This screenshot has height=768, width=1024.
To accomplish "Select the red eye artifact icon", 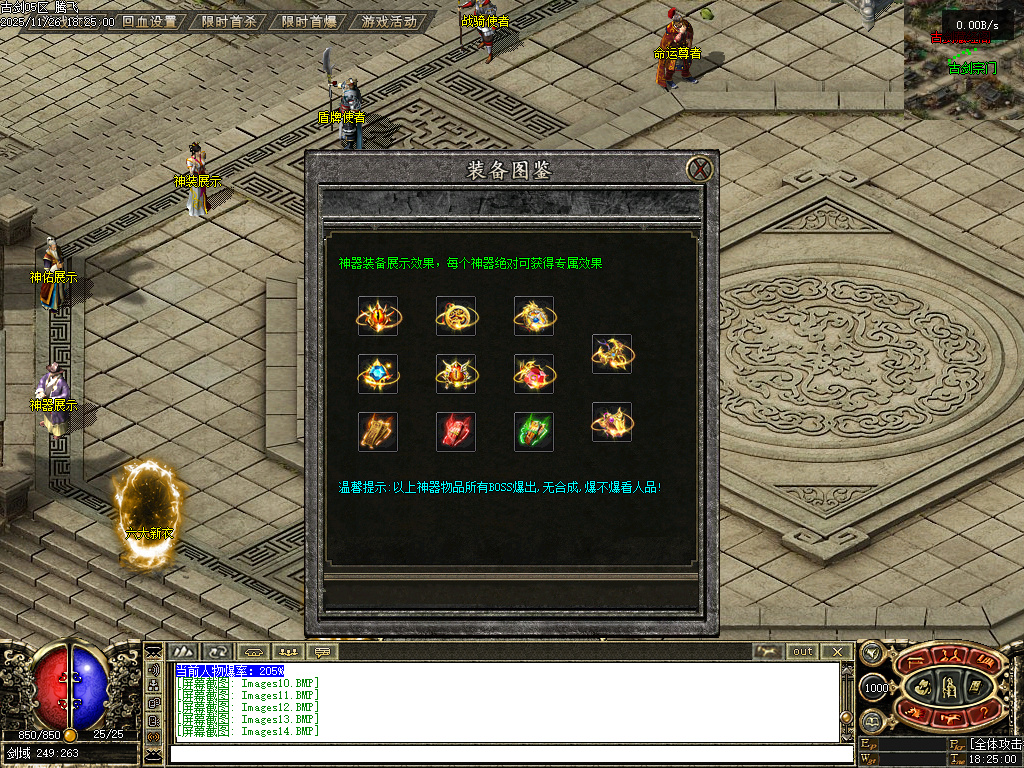I will pyautogui.click(x=378, y=316).
